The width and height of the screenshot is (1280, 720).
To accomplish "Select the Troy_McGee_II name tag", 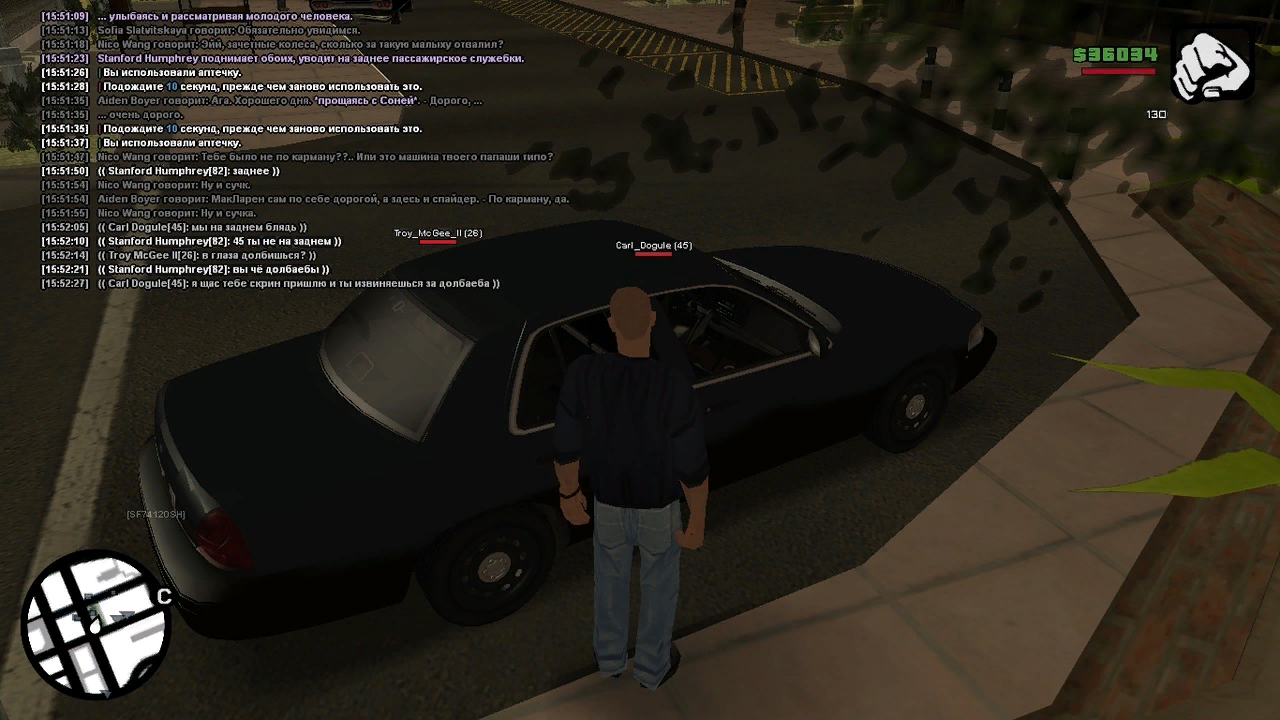I will click(x=438, y=233).
